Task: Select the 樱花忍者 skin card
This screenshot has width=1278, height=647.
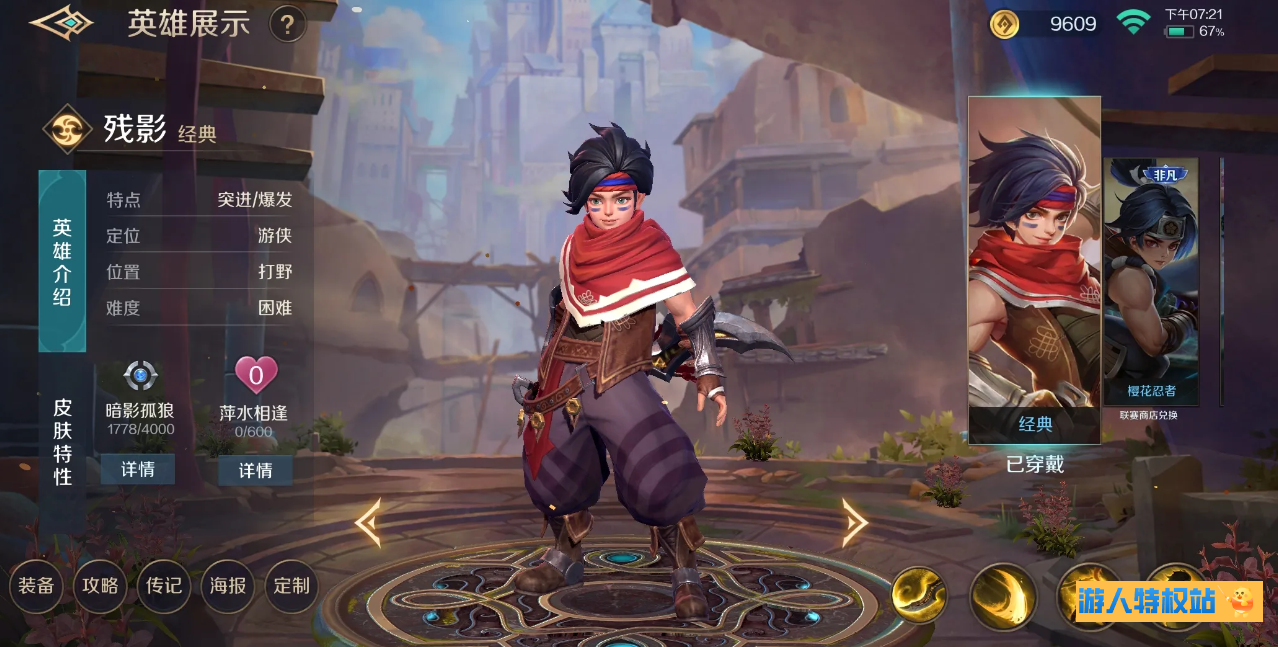Action: click(x=1150, y=282)
